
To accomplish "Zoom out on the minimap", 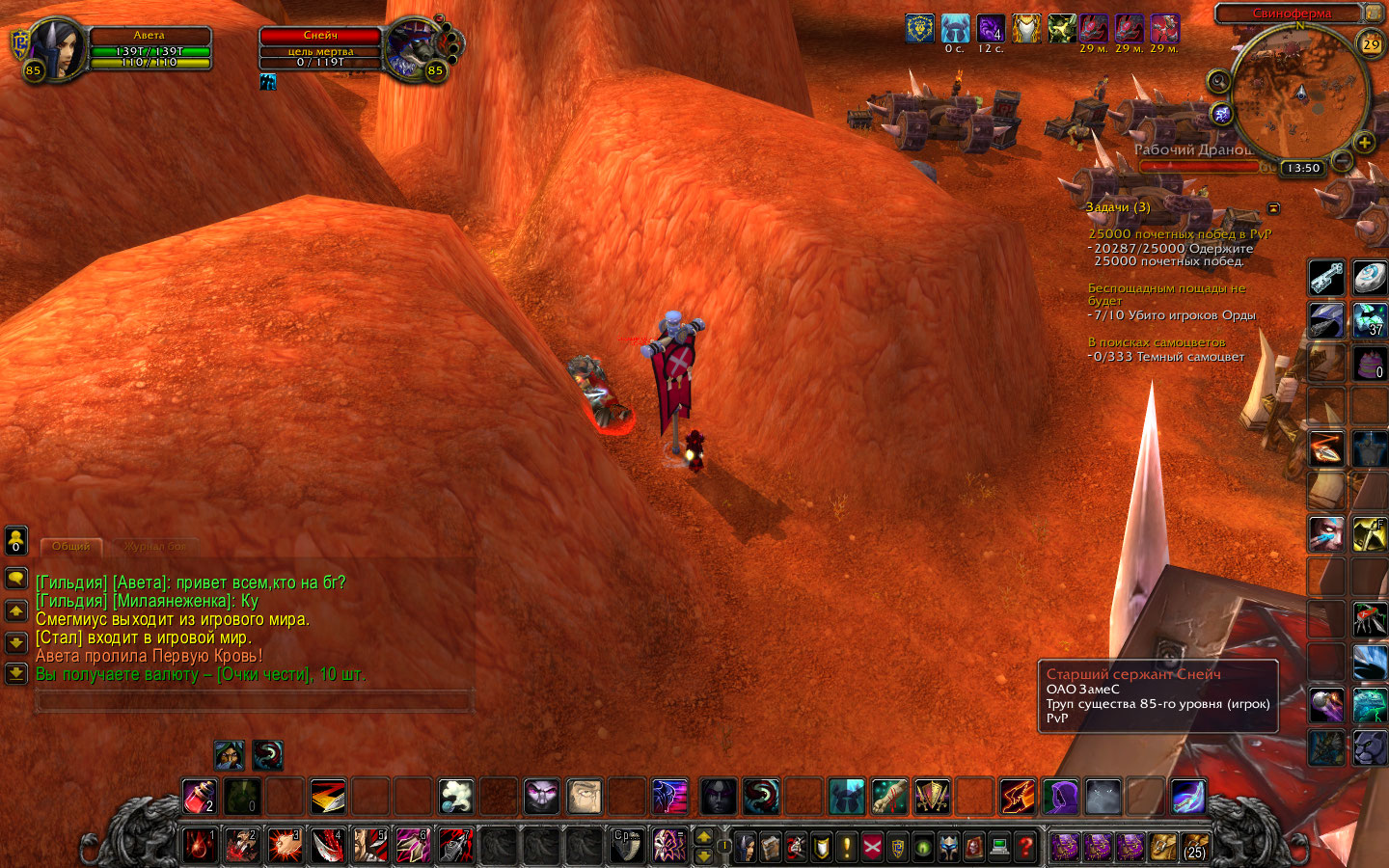I will (1342, 160).
